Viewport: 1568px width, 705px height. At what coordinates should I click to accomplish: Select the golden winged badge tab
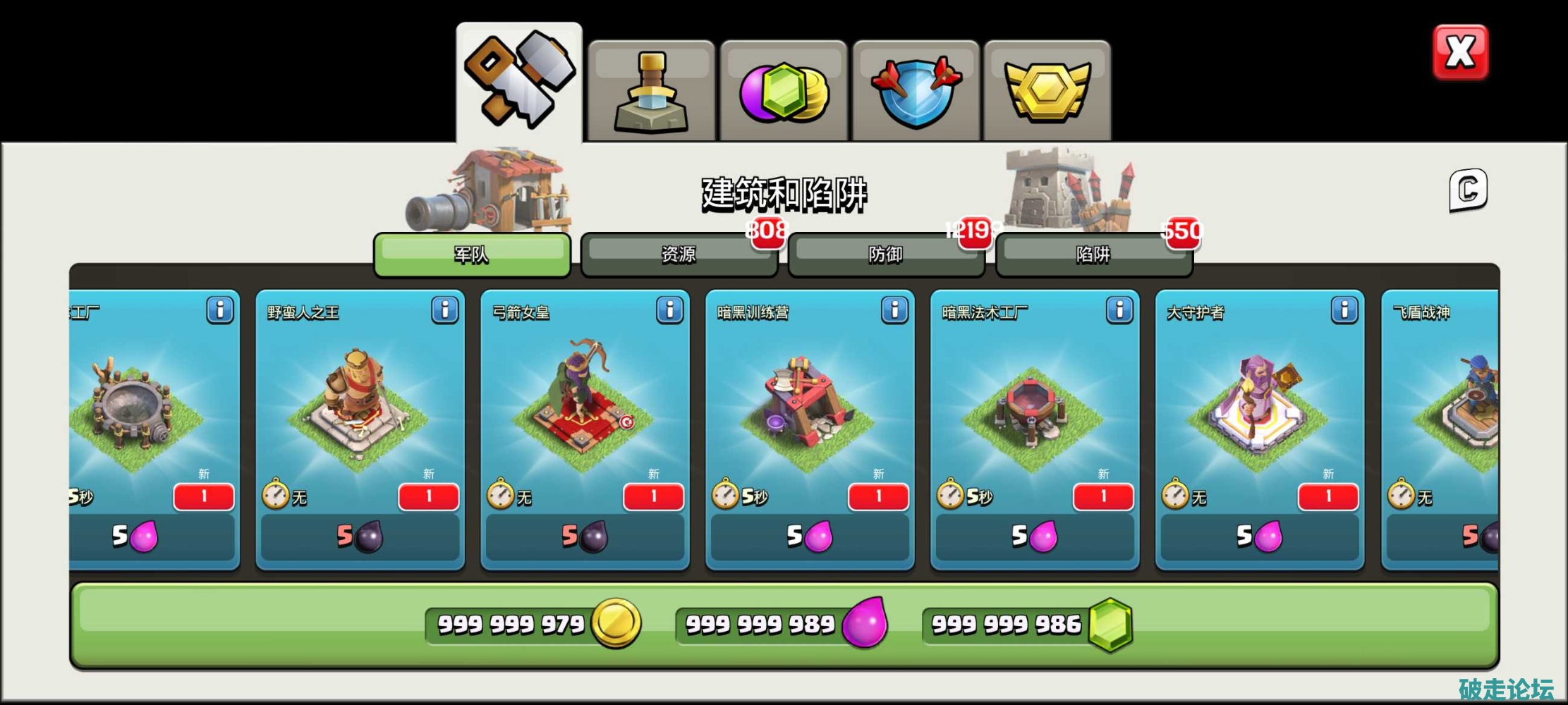coord(1047,92)
